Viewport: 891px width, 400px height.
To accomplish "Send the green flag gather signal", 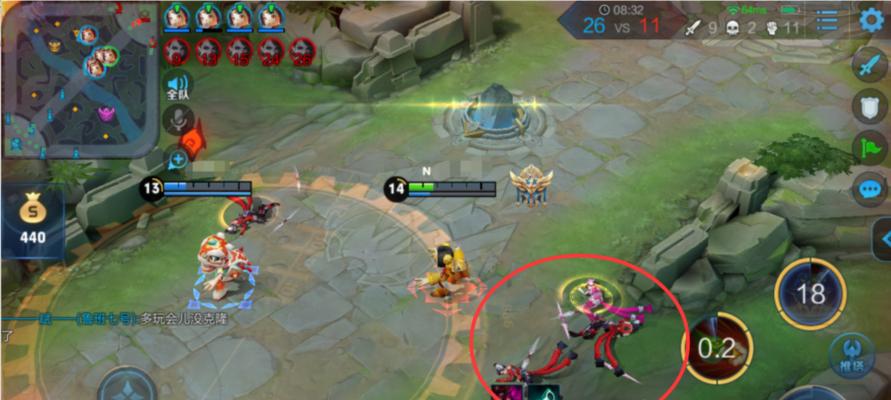I will [868, 147].
